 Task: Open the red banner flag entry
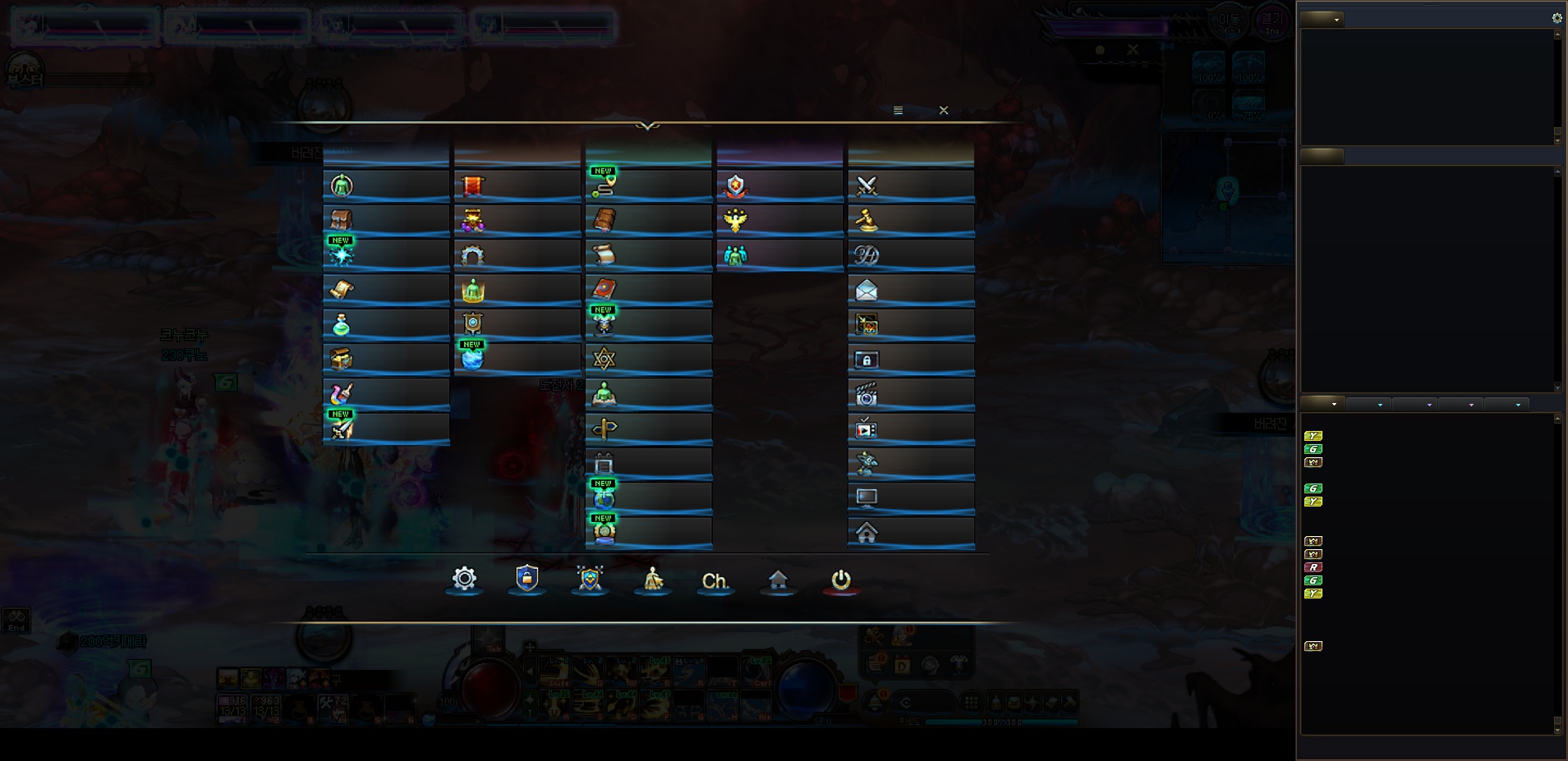coord(517,186)
